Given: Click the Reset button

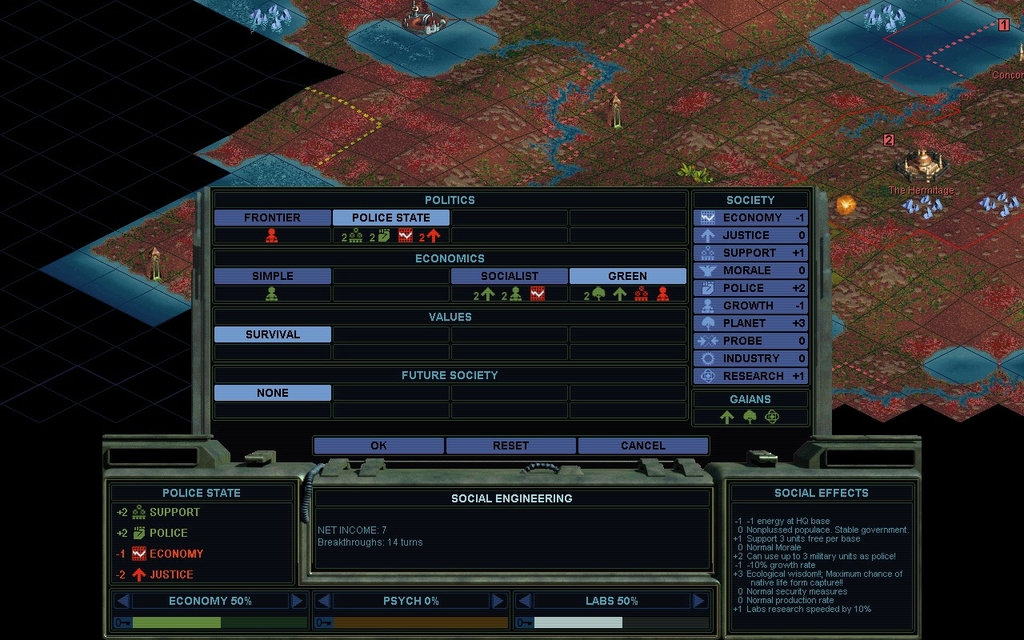Looking at the screenshot, I should click(511, 446).
